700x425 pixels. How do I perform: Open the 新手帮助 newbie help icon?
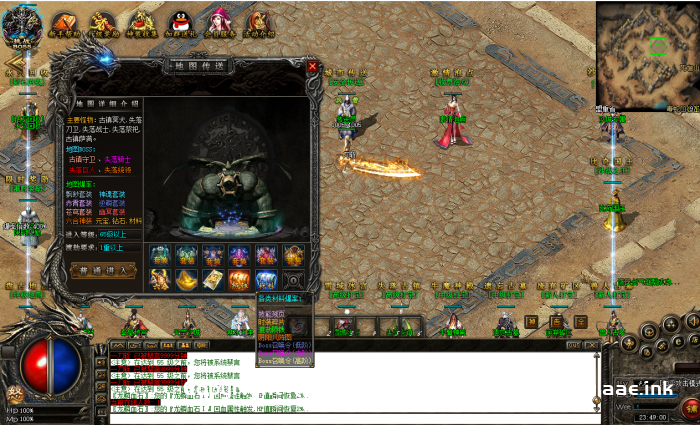(64, 23)
